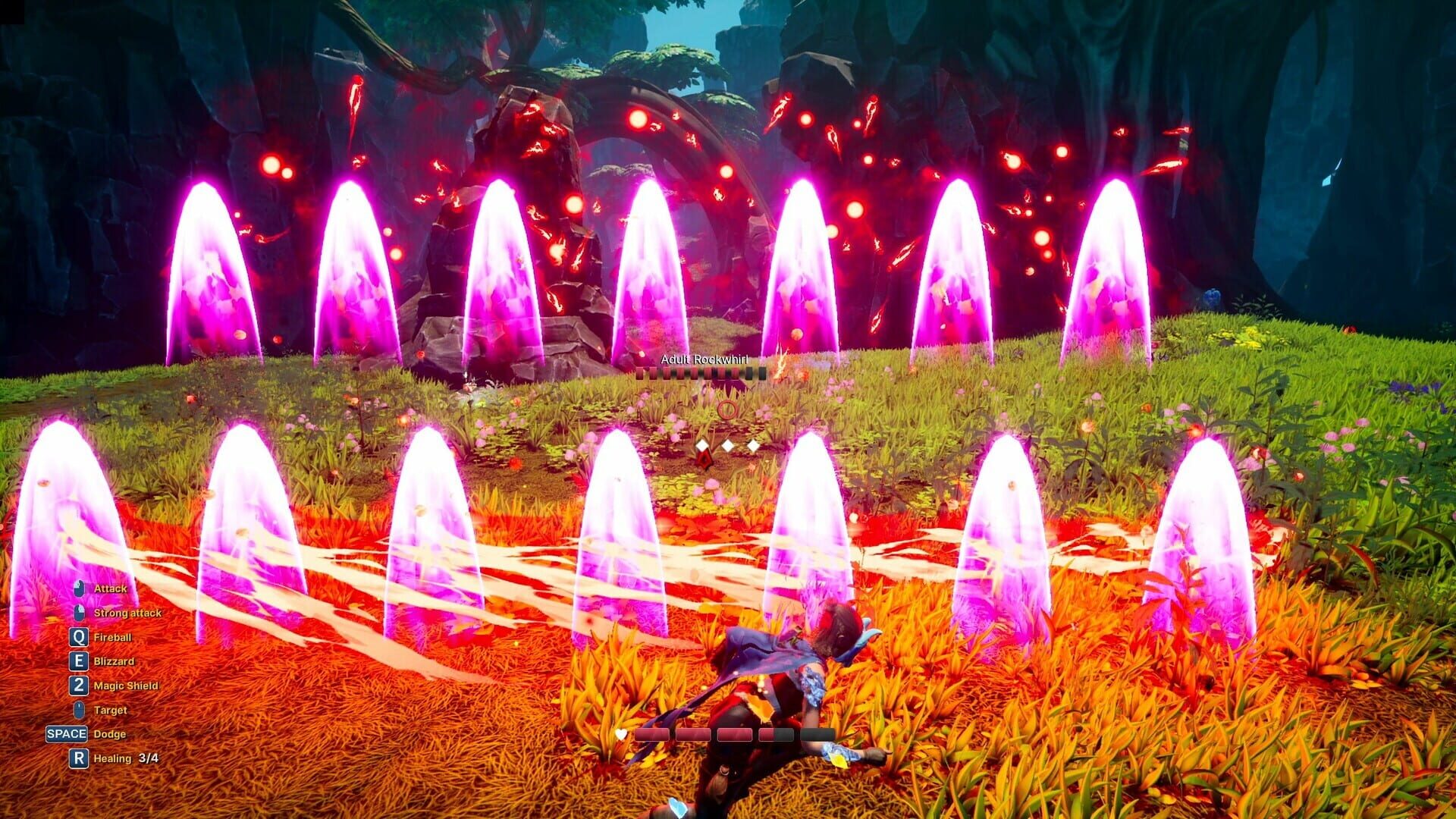Image resolution: width=1456 pixels, height=819 pixels.
Task: Select the Attack mouse icon in the hotkey list
Action: pos(79,588)
